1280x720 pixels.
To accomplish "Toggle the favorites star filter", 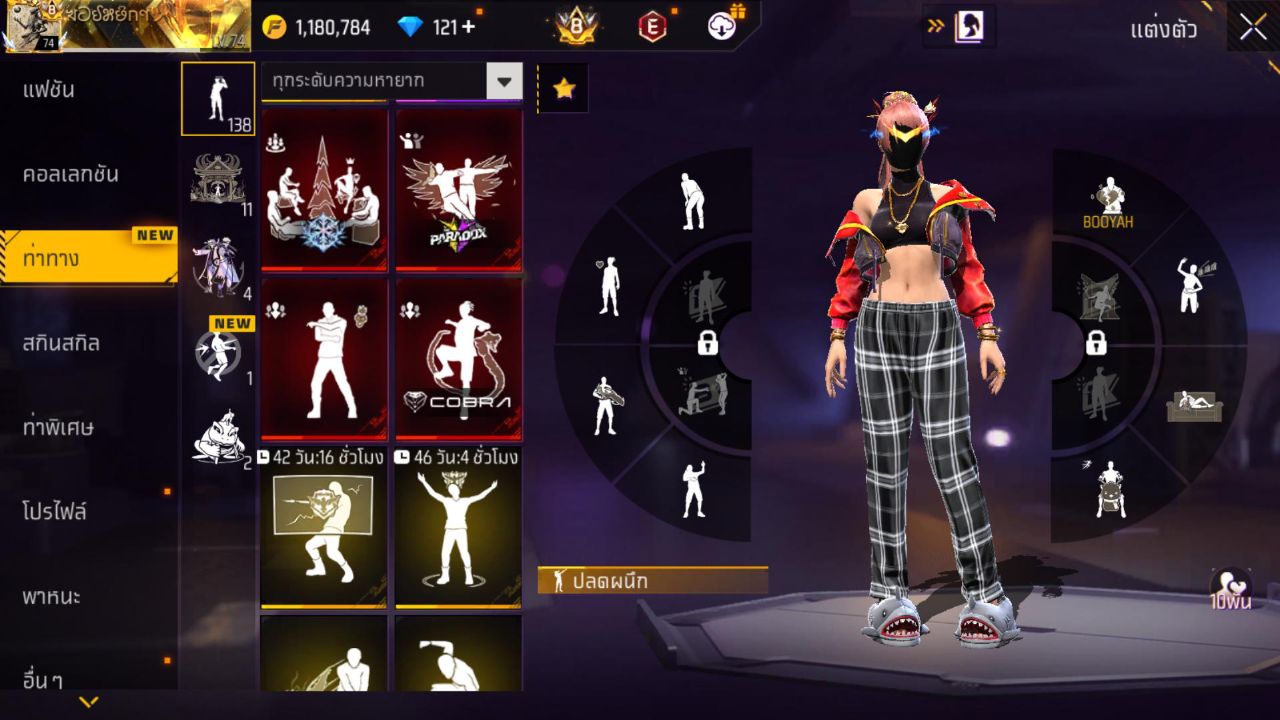I will click(x=564, y=87).
